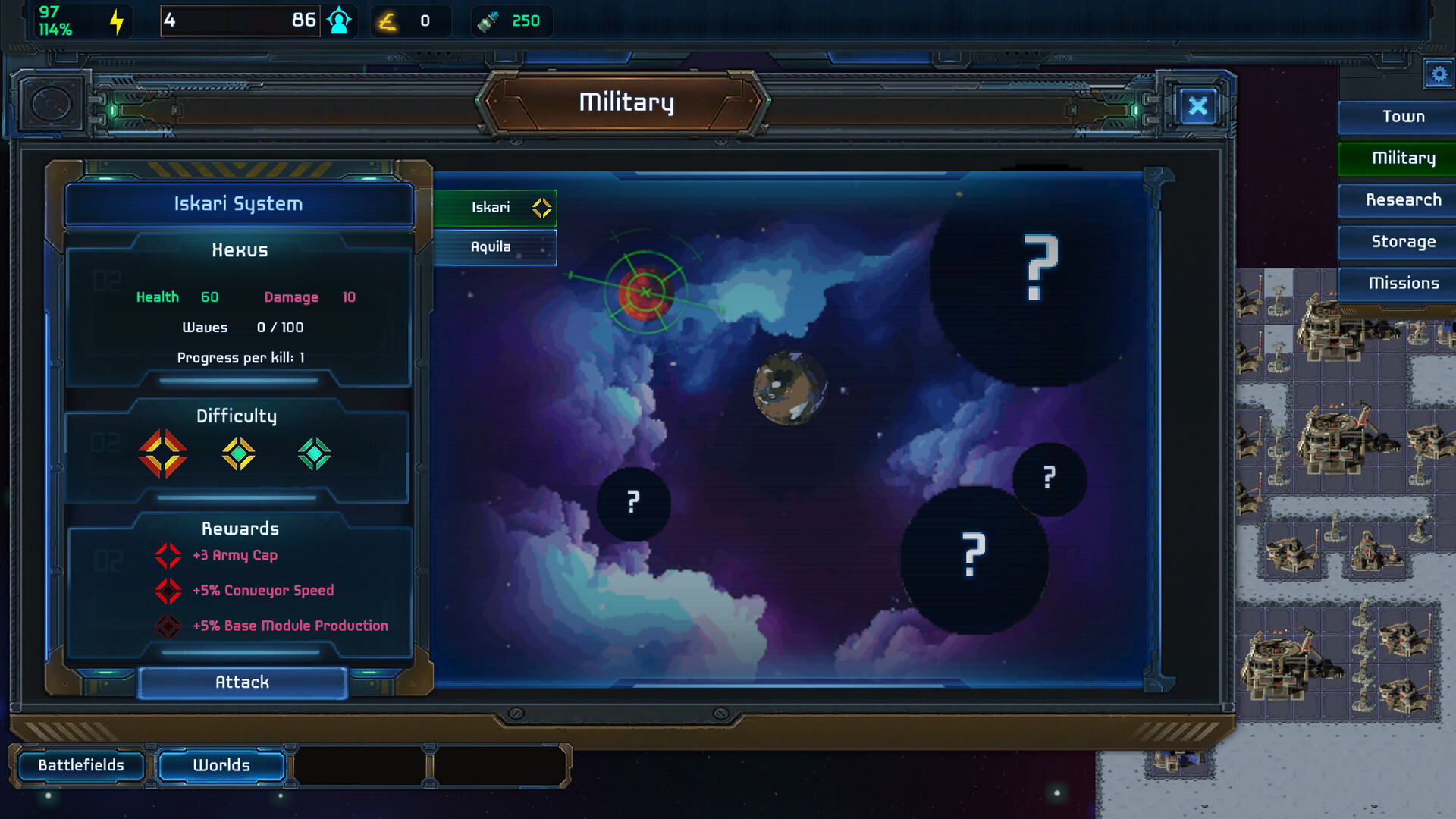Viewport: 1456px width, 819px height.
Task: Open the Missions panel from the sidebar
Action: pos(1404,282)
